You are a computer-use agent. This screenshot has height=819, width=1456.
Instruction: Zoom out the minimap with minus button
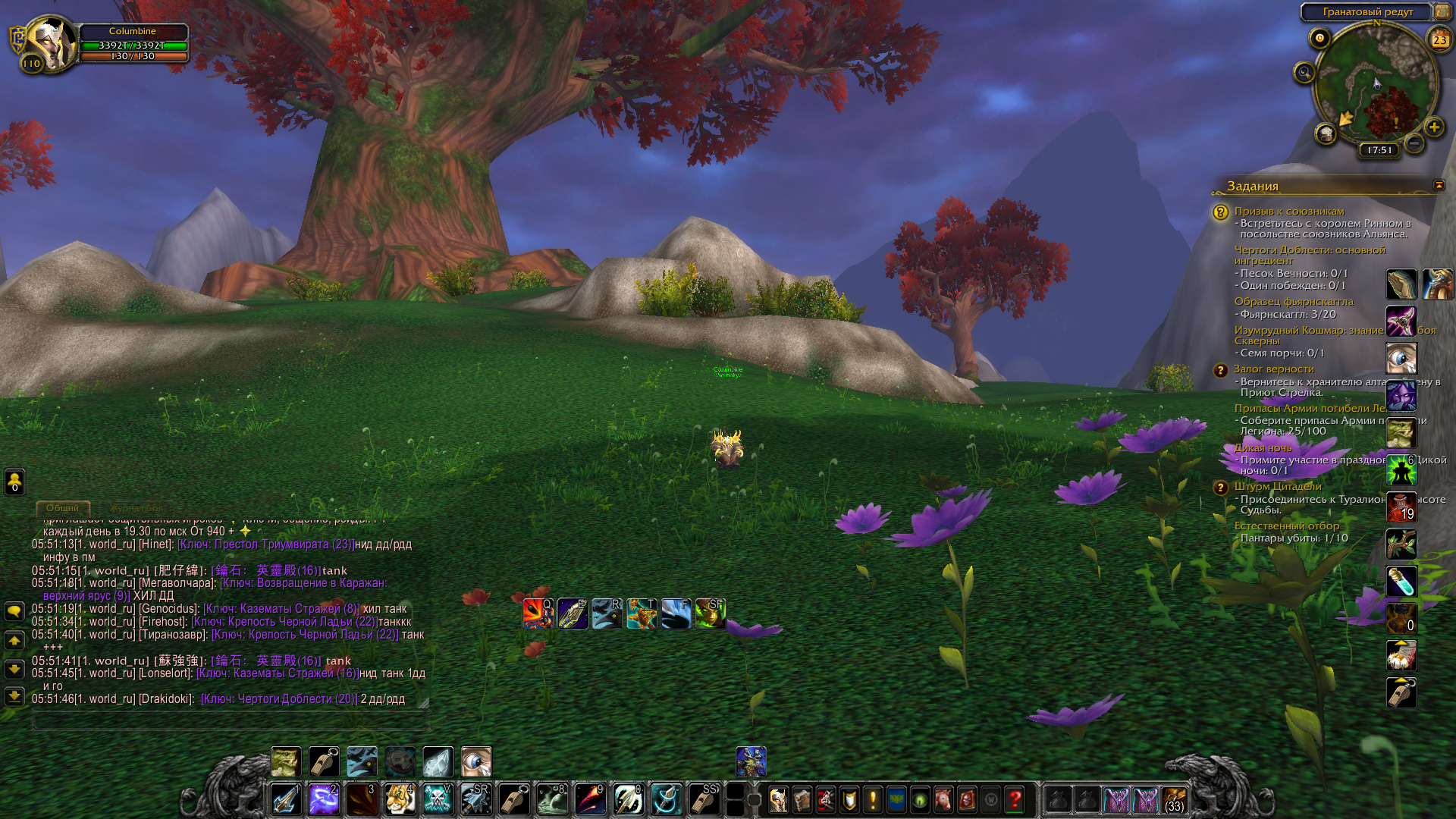(x=1414, y=143)
